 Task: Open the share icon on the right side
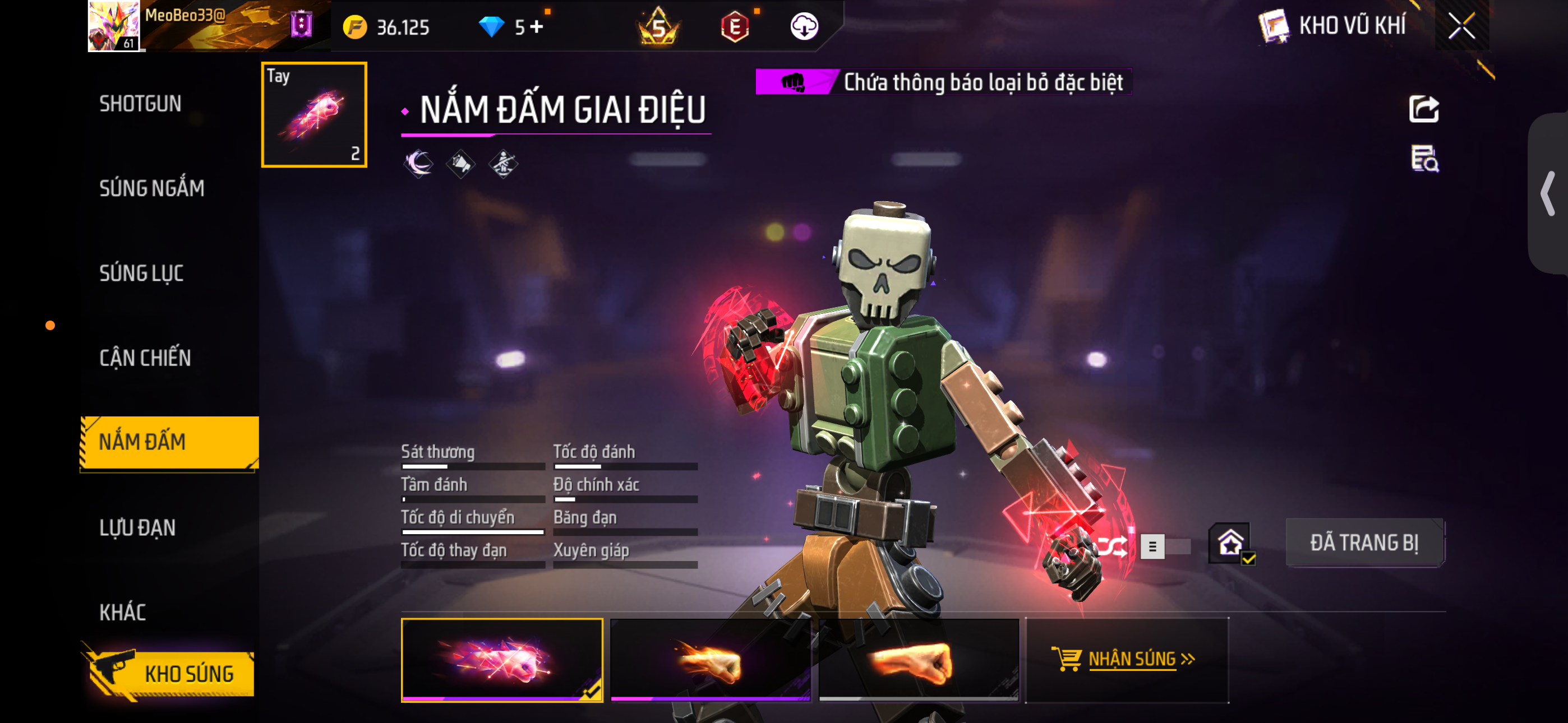[1424, 108]
